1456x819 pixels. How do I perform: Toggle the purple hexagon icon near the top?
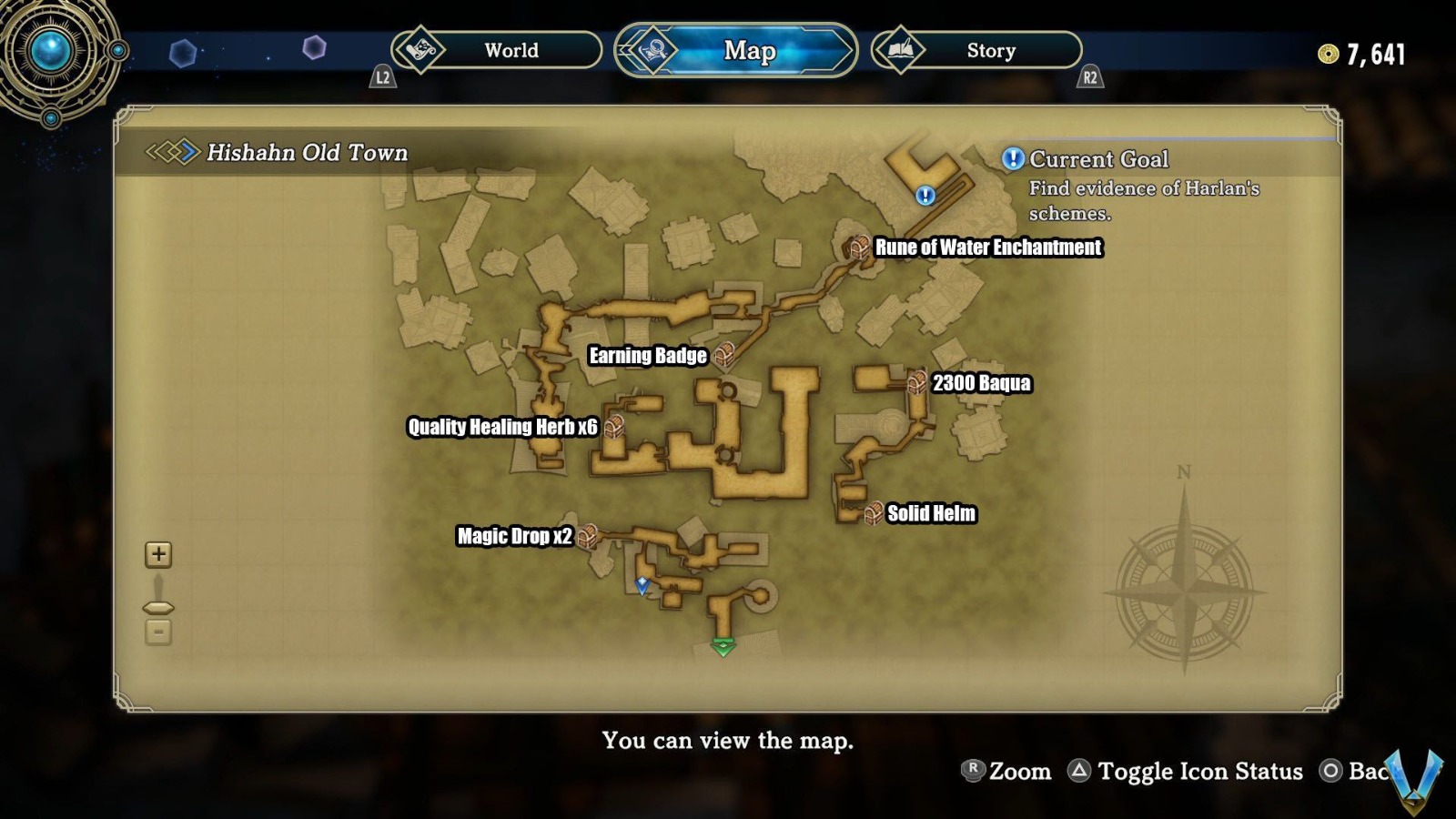tap(314, 45)
